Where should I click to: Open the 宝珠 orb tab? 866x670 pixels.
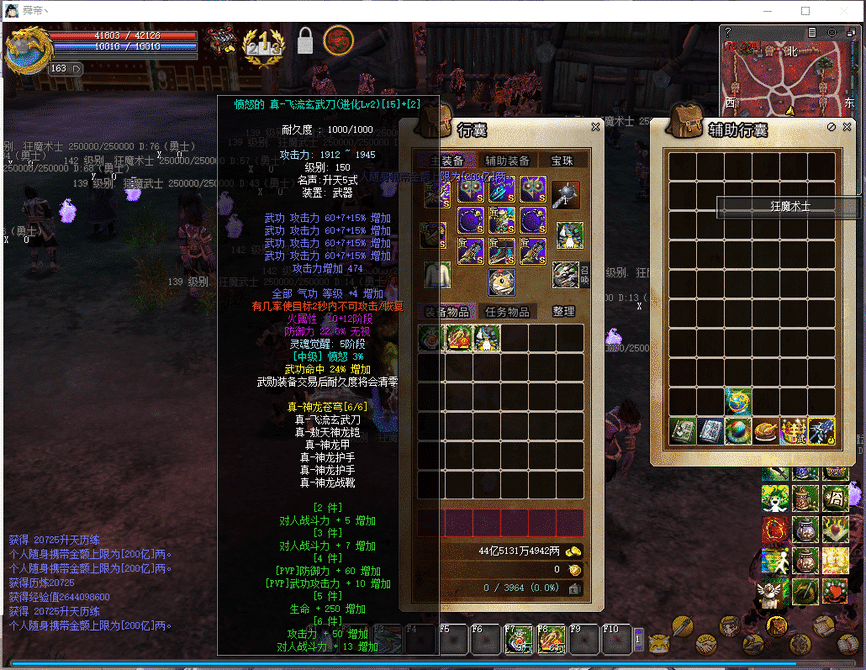[562, 160]
